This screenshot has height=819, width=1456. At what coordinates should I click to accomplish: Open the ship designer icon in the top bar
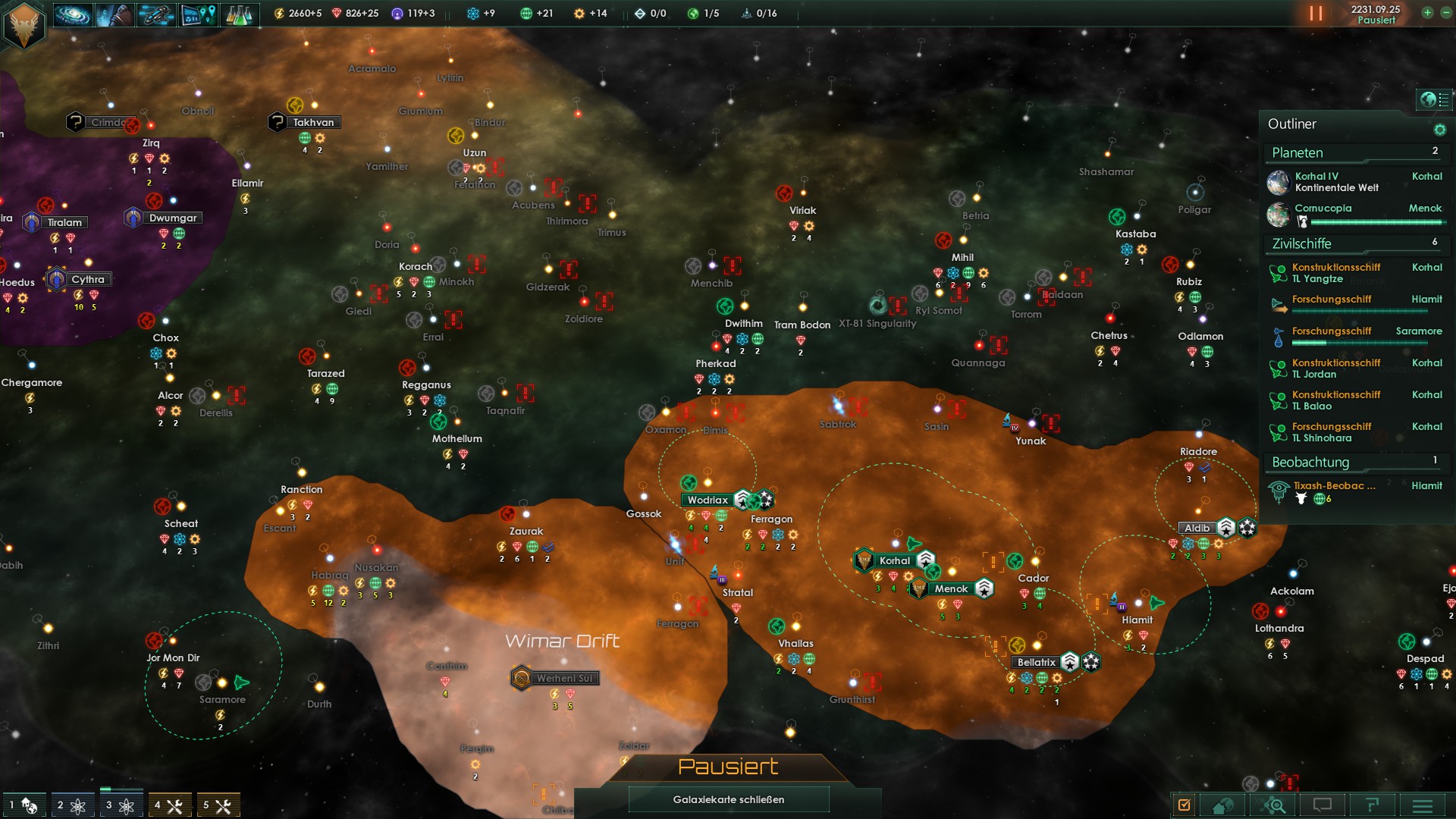click(x=156, y=14)
